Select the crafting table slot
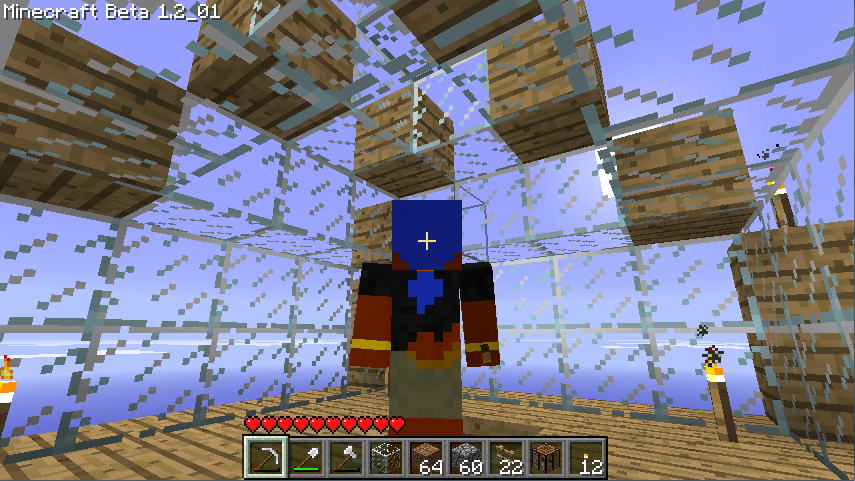The image size is (855, 481). pos(545,459)
